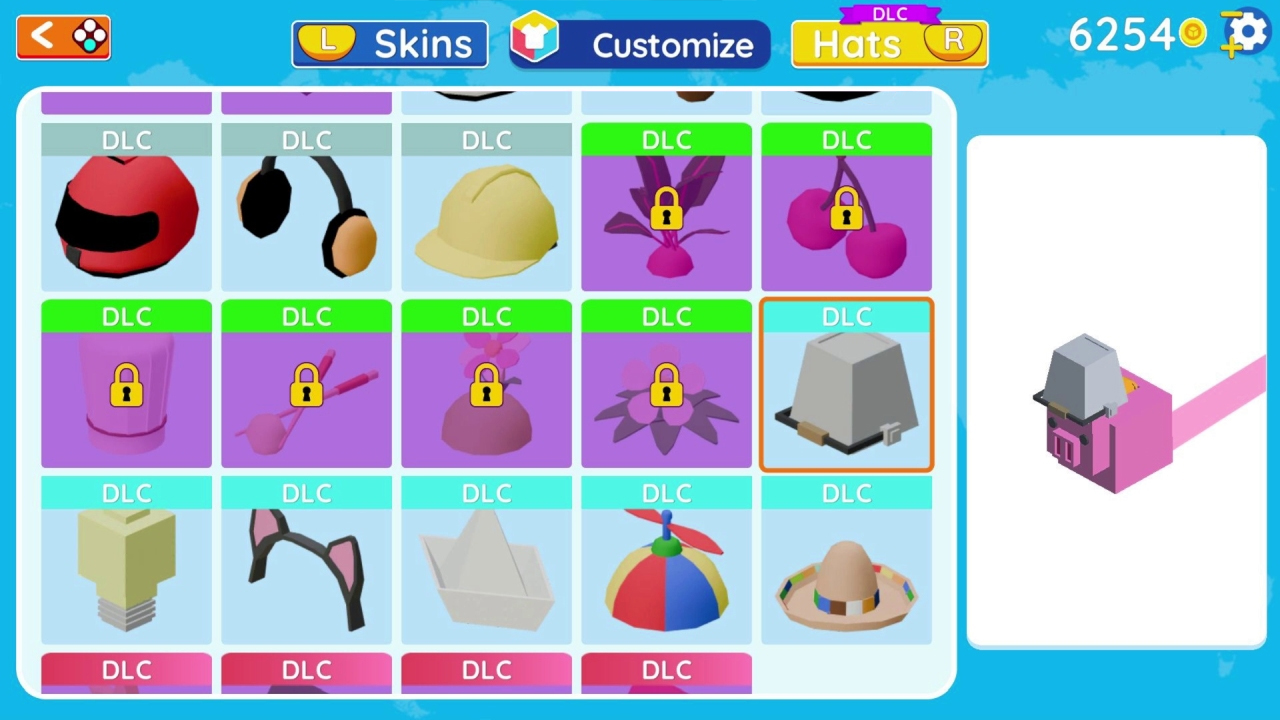Viewport: 1280px width, 720px height.
Task: Switch to the Hats tab
Action: pyautogui.click(x=888, y=43)
